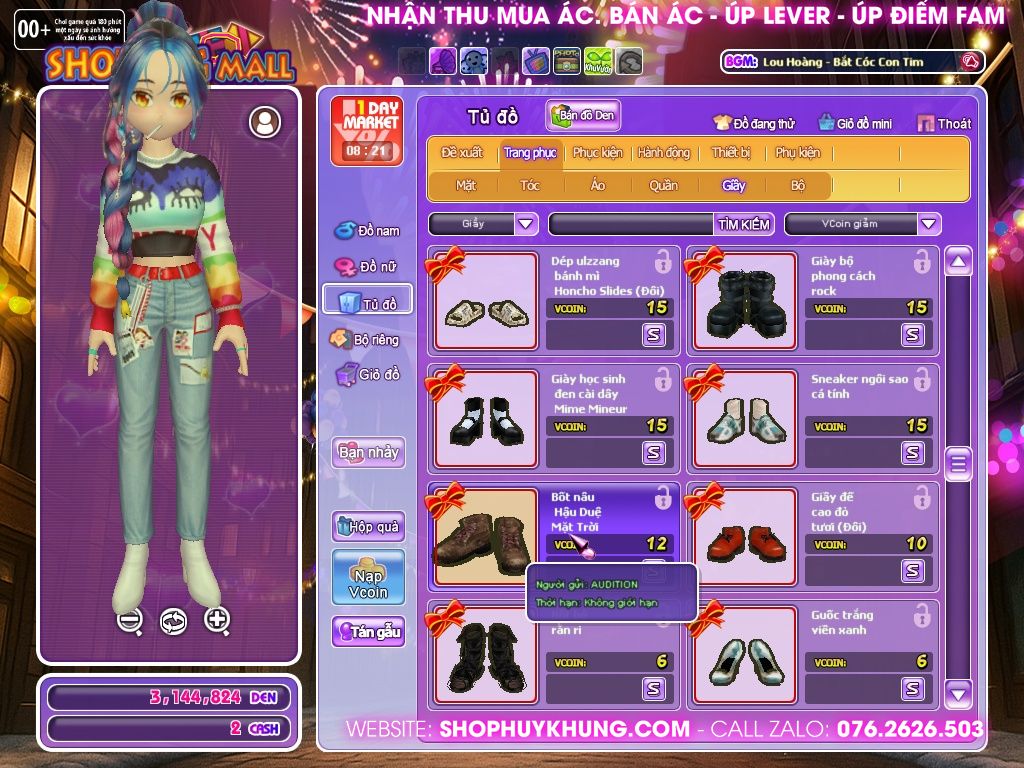Switch to the Phụ kiện tab
Screen dimensions: 1024x768
point(797,153)
